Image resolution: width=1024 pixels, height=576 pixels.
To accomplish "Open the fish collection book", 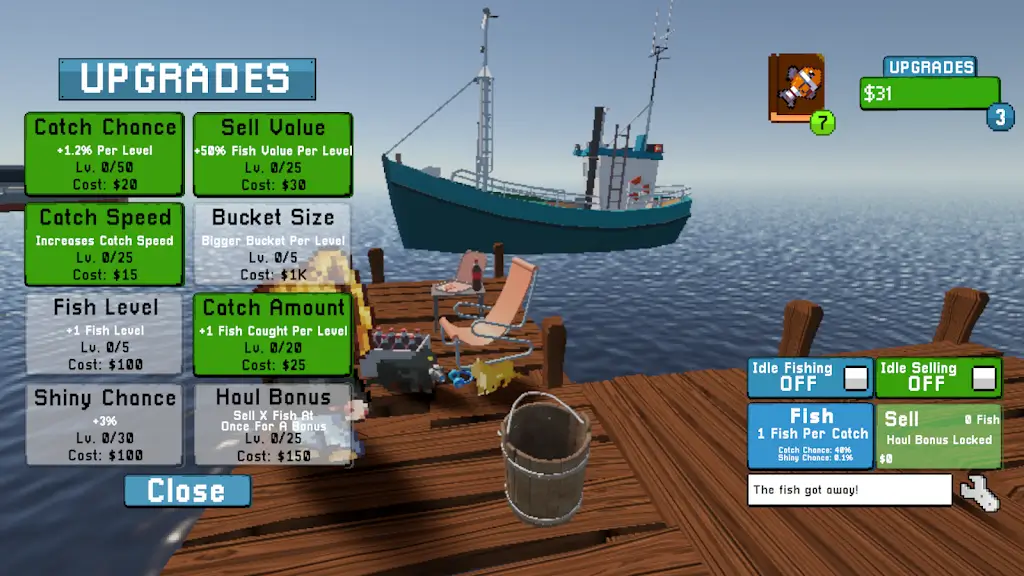I will 796,88.
